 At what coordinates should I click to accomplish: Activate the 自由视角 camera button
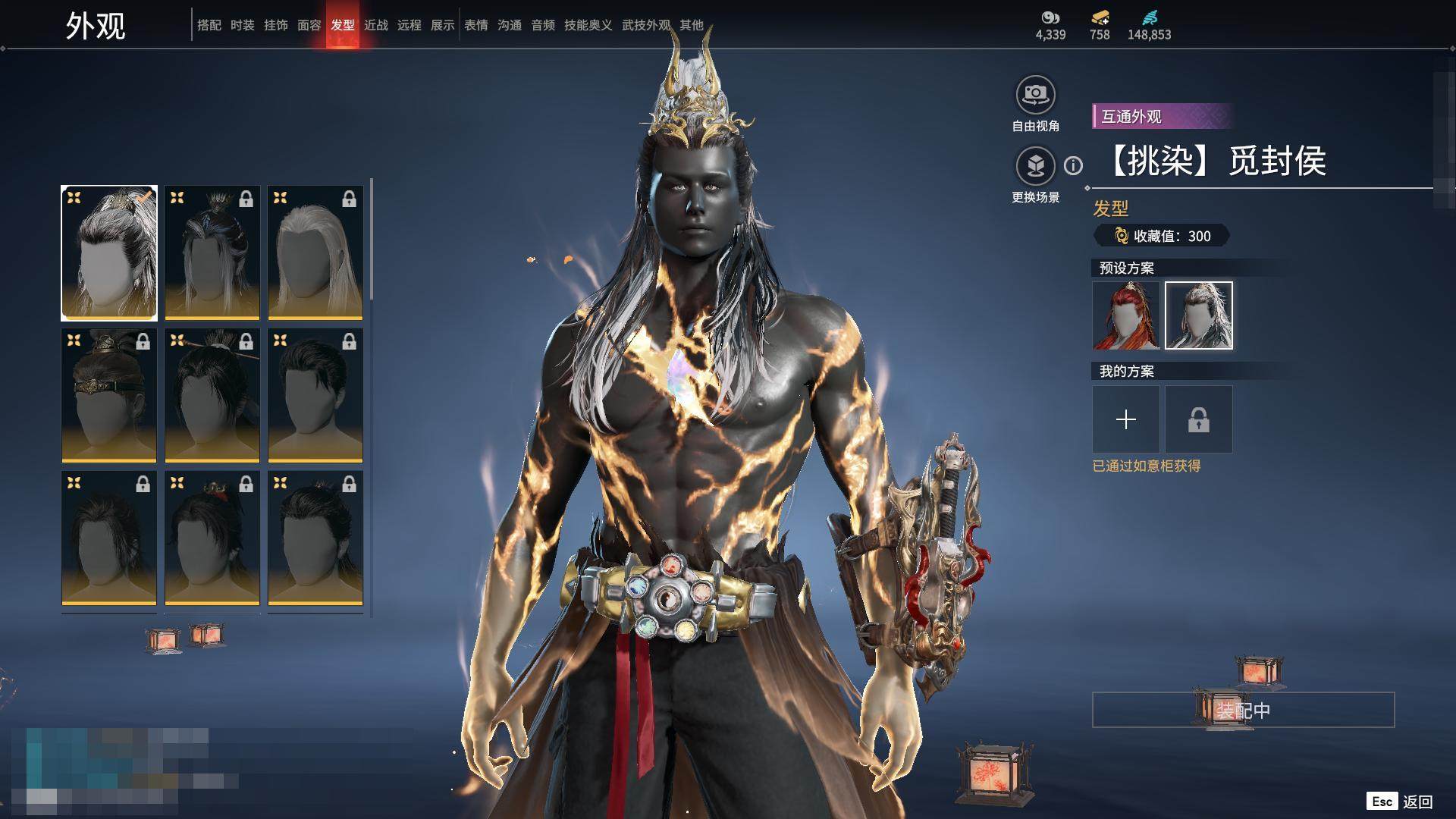1035,96
